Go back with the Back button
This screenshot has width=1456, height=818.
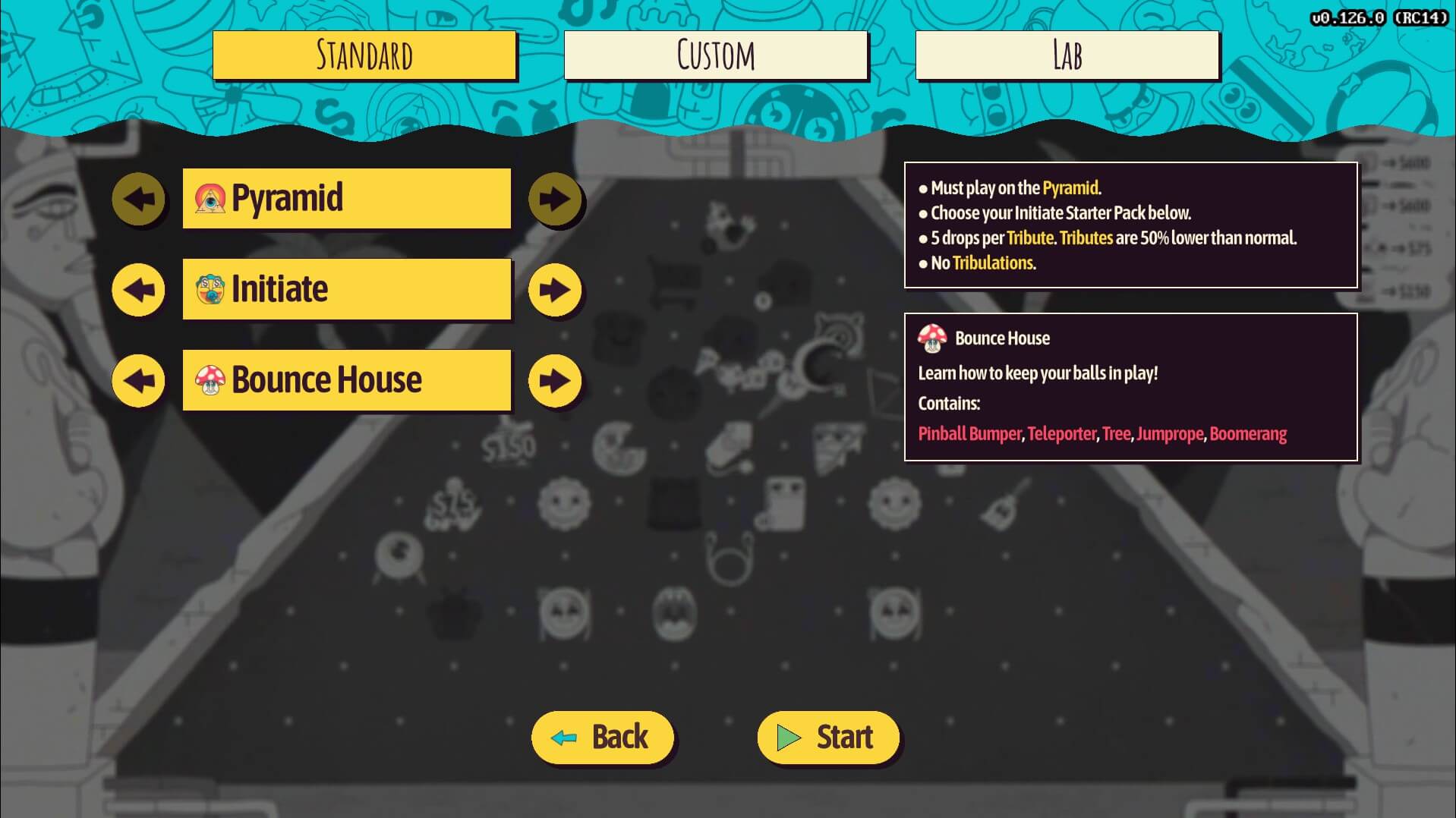pyautogui.click(x=602, y=737)
